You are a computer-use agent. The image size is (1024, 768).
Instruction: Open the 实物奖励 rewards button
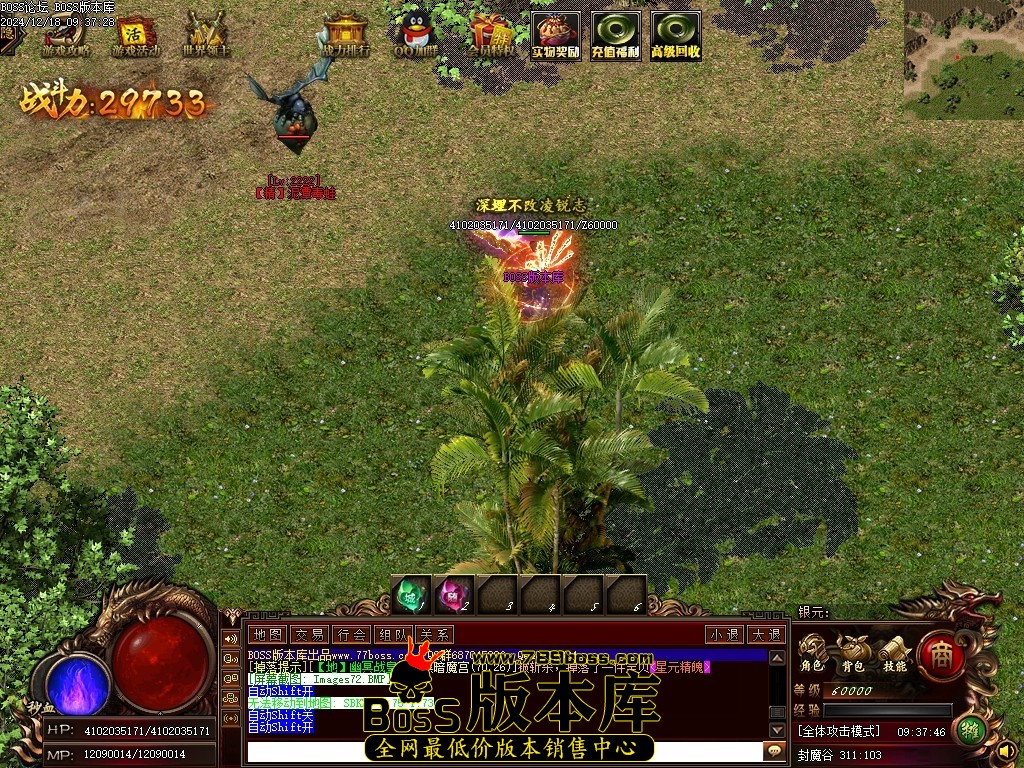556,36
